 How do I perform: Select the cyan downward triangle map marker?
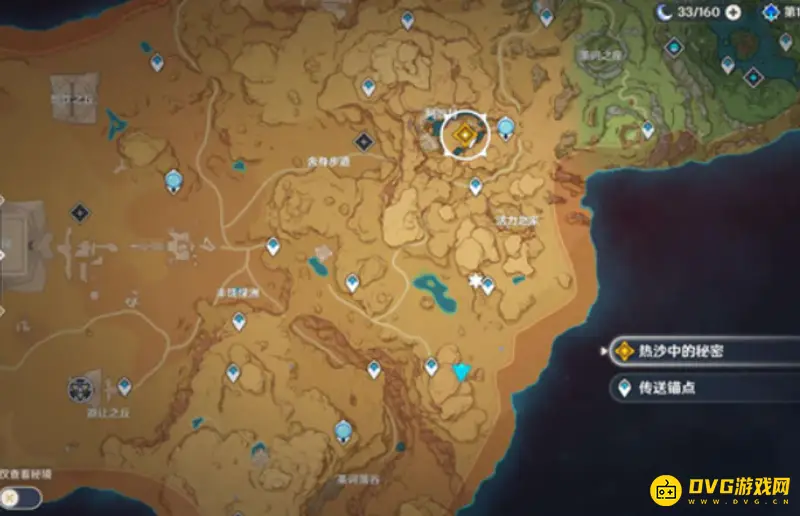coord(461,372)
